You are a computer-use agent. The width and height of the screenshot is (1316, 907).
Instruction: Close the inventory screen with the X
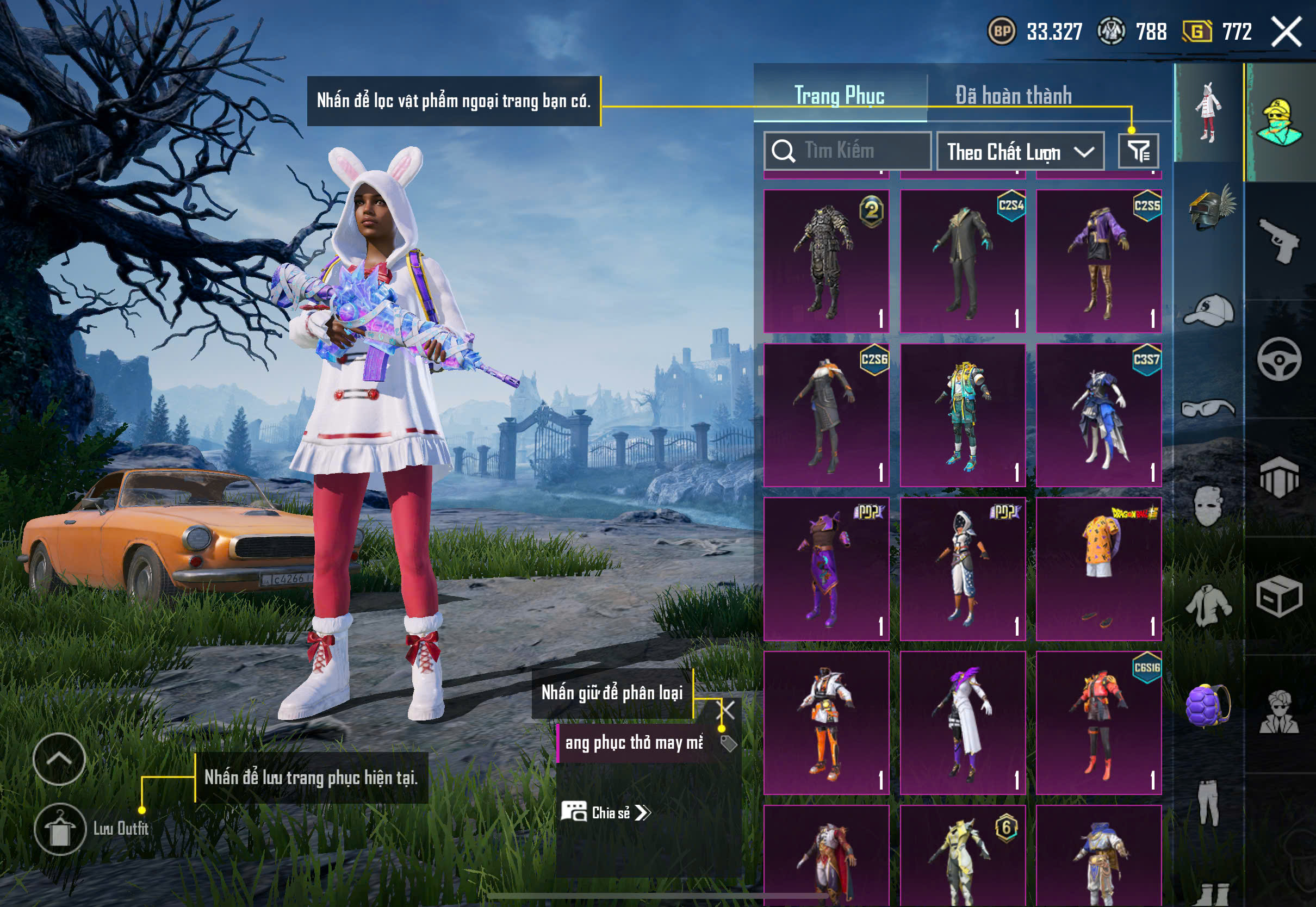pyautogui.click(x=1286, y=32)
